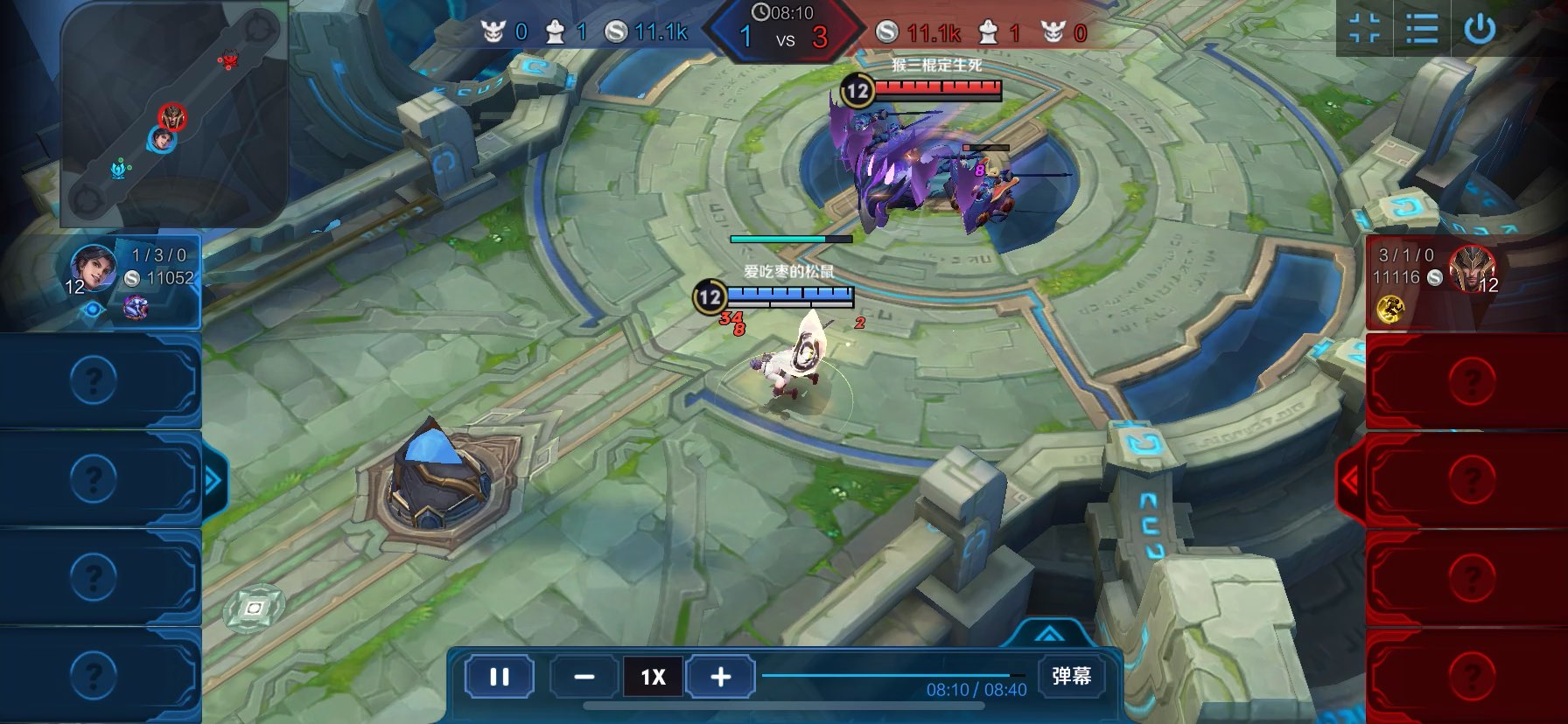Exit the replay with the power button
This screenshot has height=724, width=1568.
tap(1480, 29)
